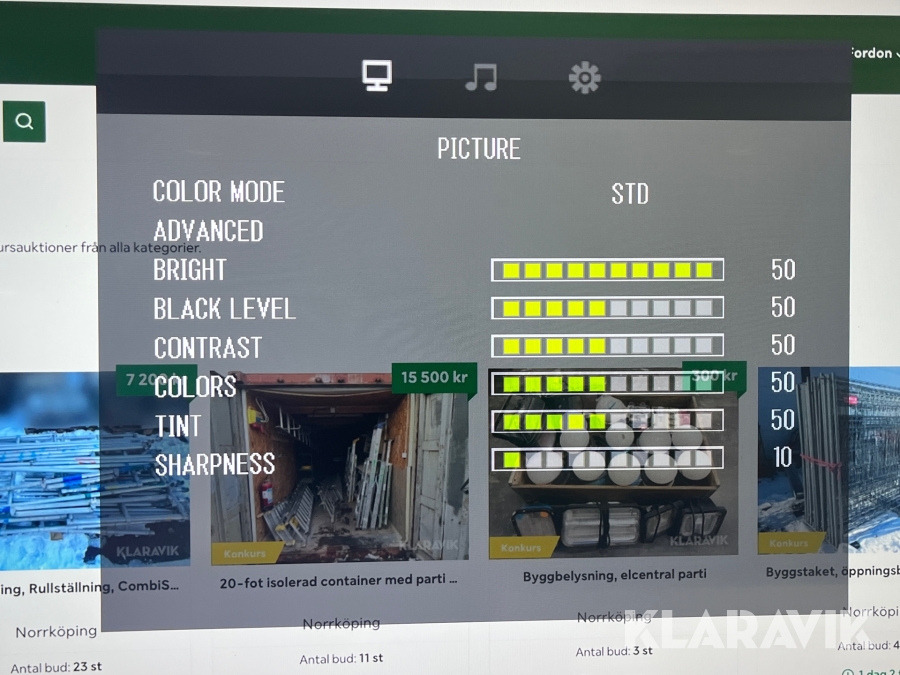
Task: Click the green search magnifier button
Action: tap(24, 122)
